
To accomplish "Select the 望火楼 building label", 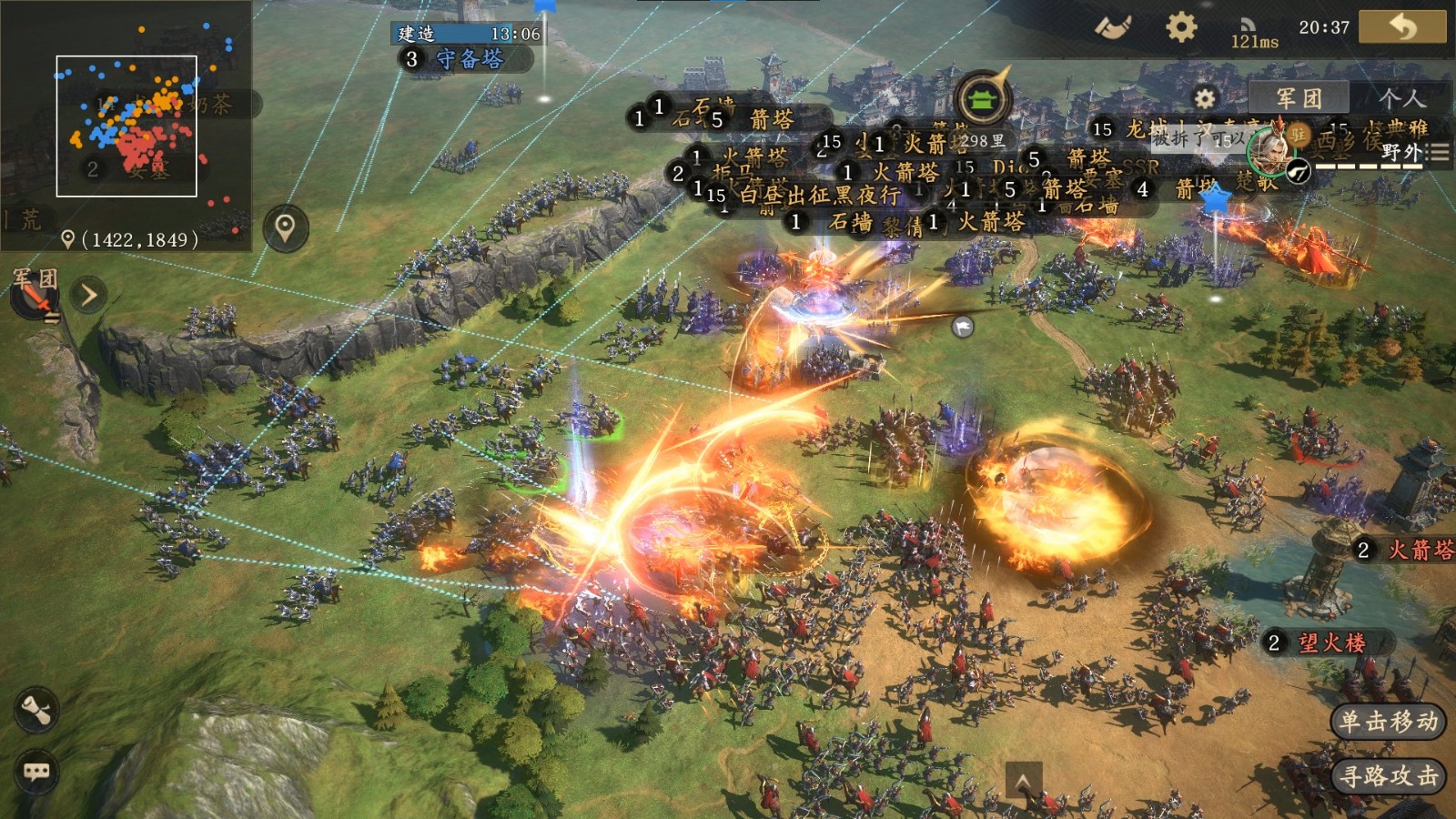I will click(1330, 643).
